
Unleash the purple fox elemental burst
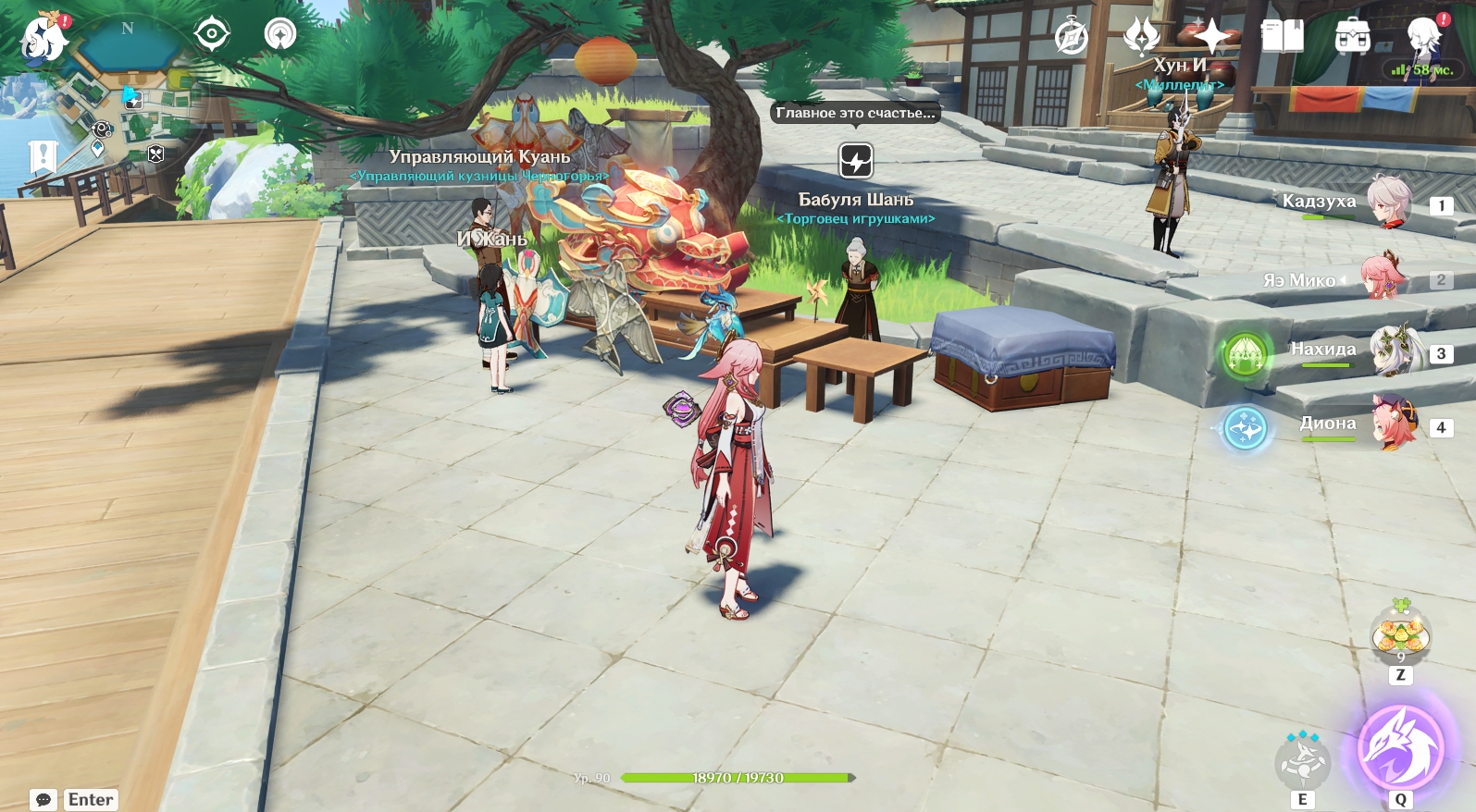click(x=1400, y=748)
